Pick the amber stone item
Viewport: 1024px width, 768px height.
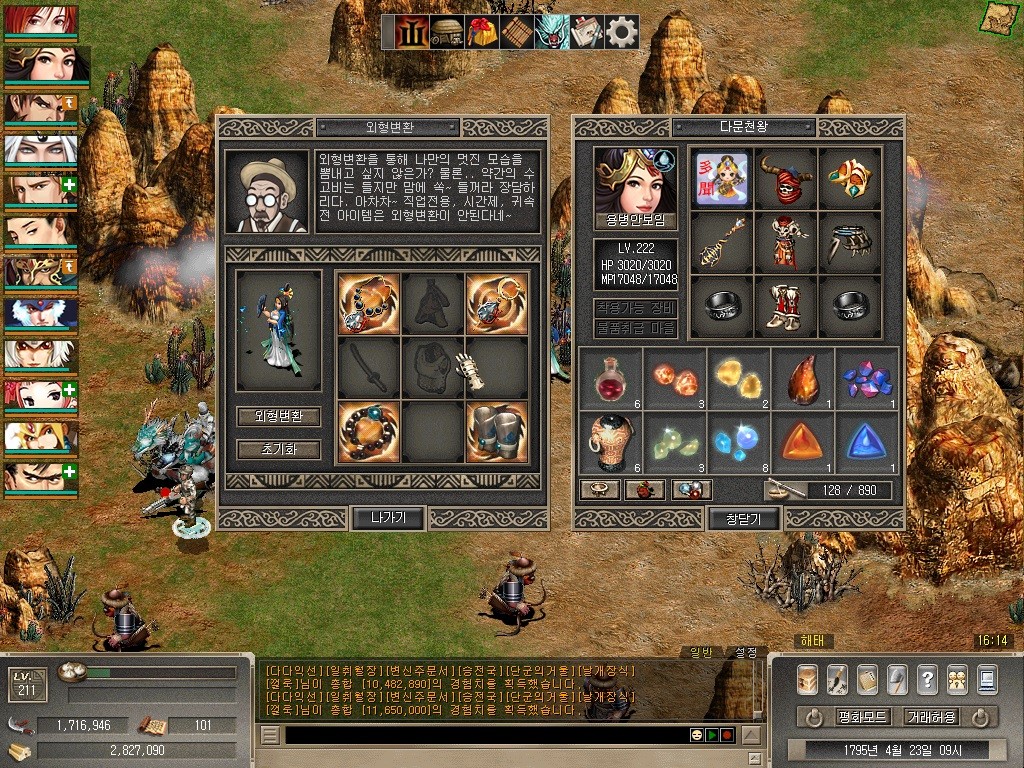pos(802,378)
